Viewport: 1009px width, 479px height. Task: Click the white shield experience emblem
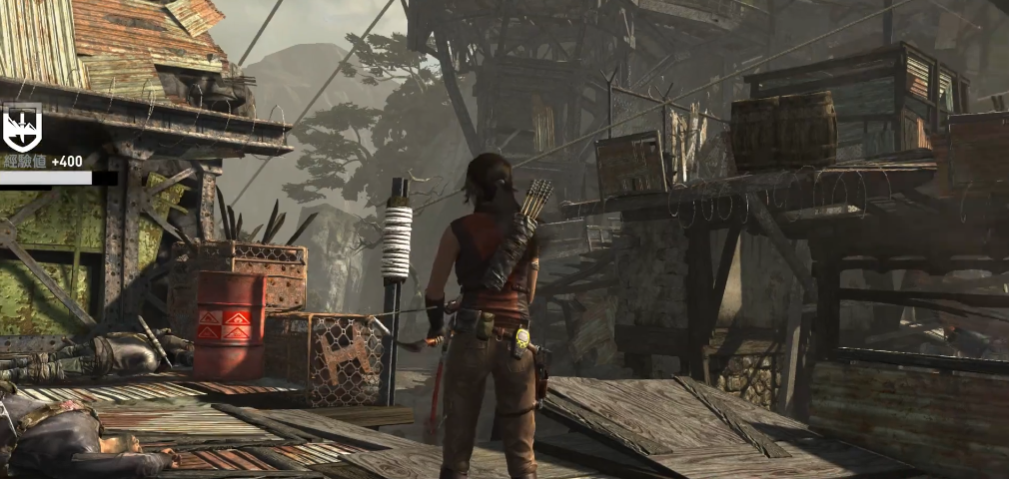(22, 129)
